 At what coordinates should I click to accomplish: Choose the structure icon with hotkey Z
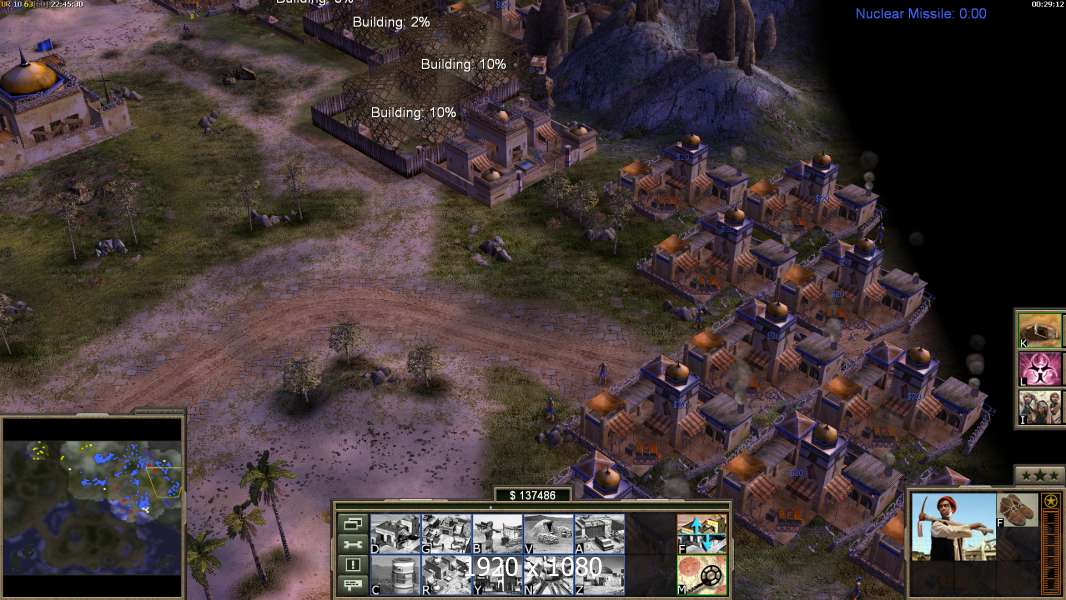(599, 575)
